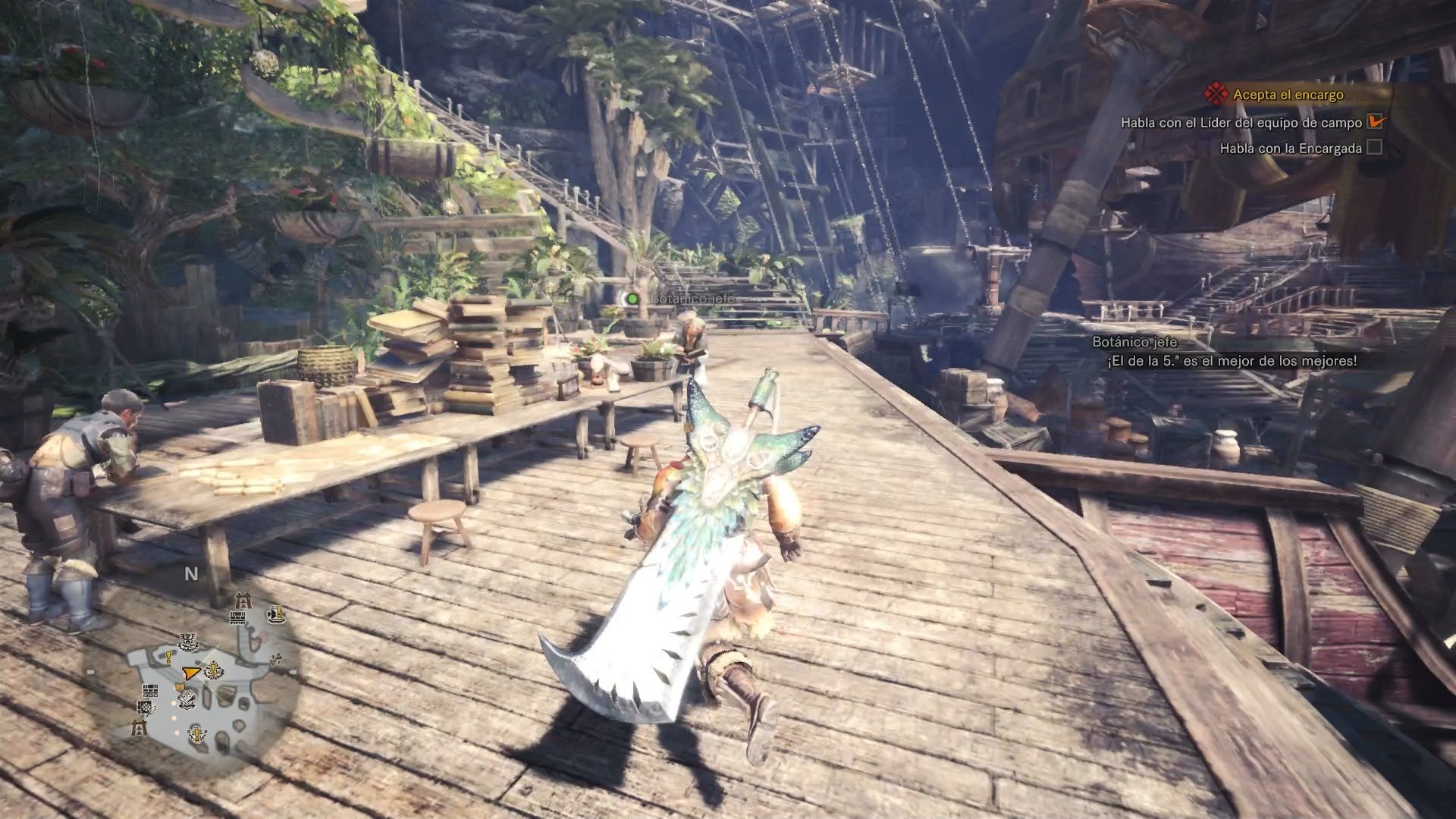This screenshot has width=1456, height=819.
Task: Select the ladder icon at the minimap's top edge
Action: (x=243, y=601)
